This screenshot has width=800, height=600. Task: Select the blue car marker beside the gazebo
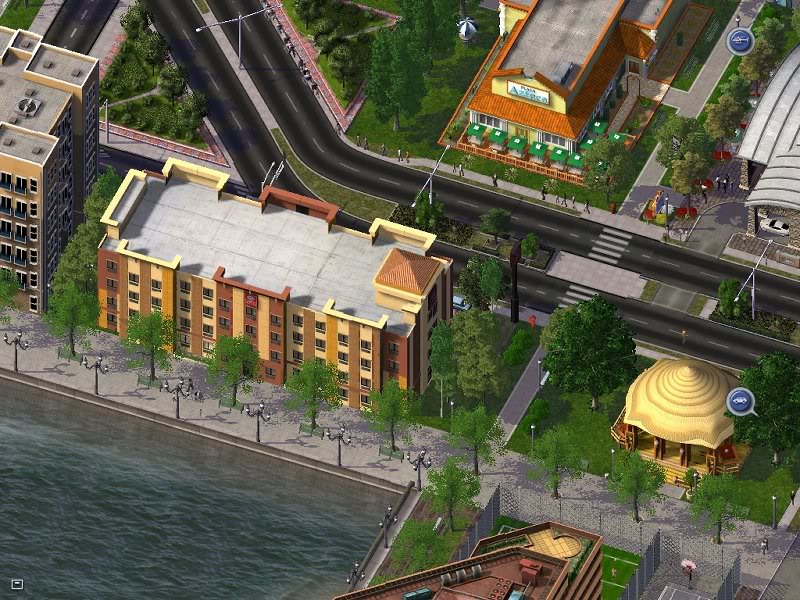click(740, 401)
